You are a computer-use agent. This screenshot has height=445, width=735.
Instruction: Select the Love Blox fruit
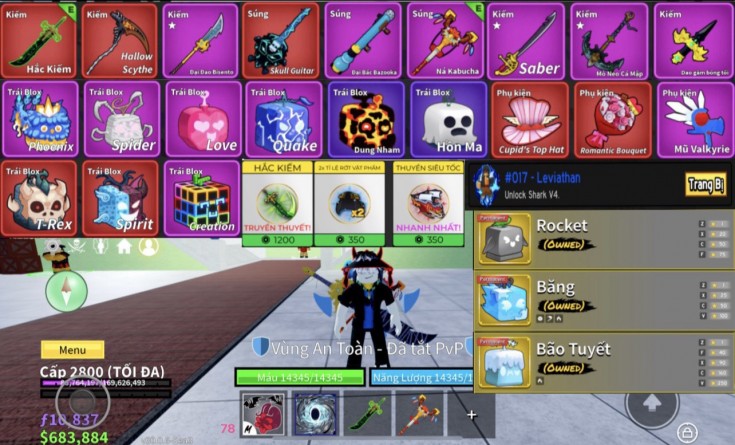click(x=201, y=119)
